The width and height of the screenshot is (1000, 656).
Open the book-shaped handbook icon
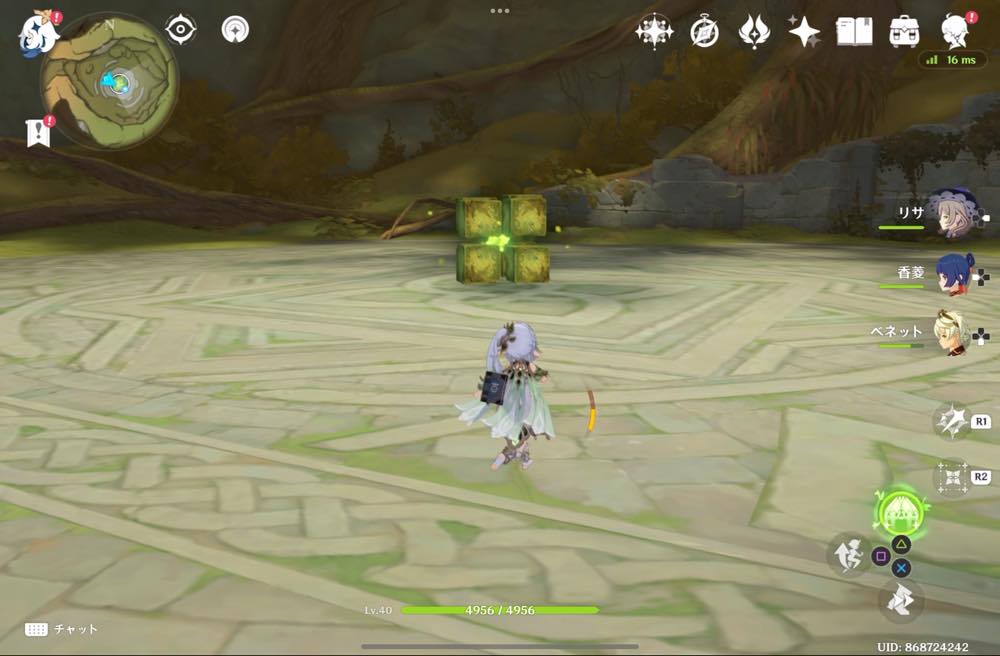click(855, 32)
